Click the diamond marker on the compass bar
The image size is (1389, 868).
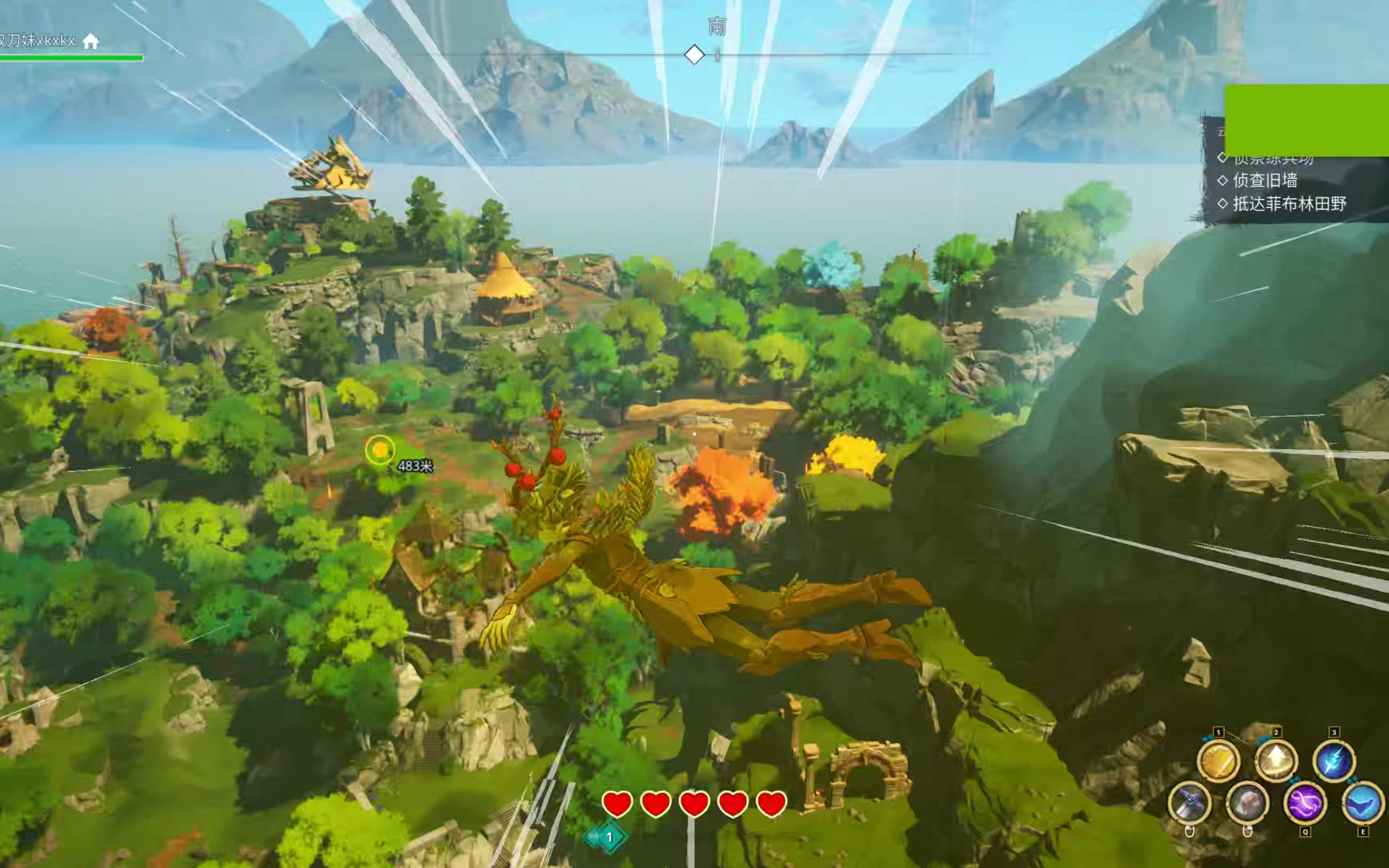pyautogui.click(x=694, y=55)
